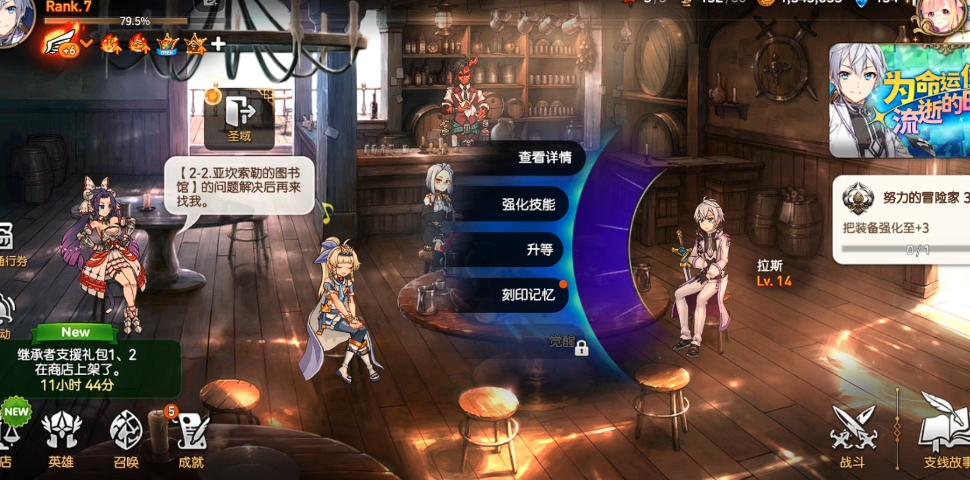Screen dimensions: 970x480
Task: Open the 努力的冒险家 quest tracker
Action: [x=900, y=220]
